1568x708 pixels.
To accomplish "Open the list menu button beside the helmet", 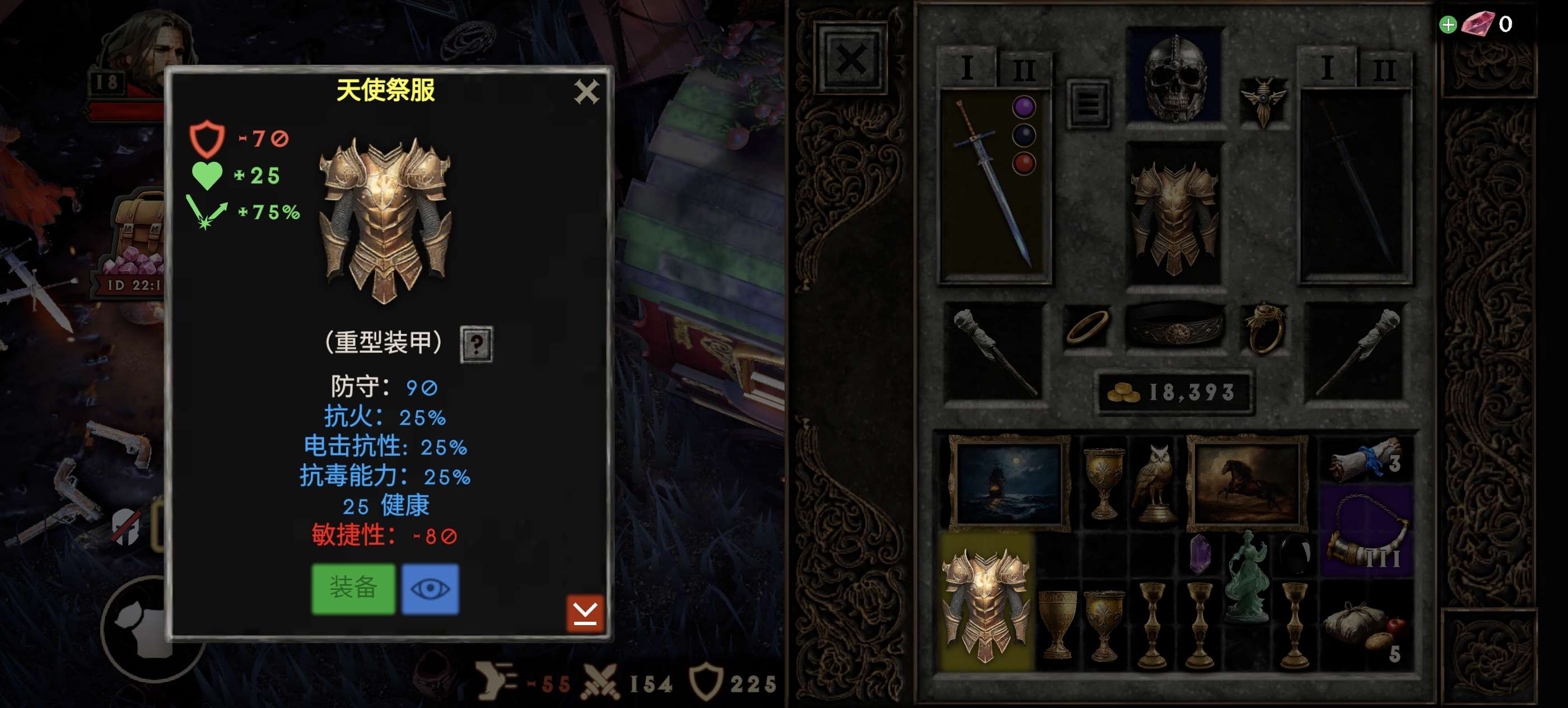I will pos(1089,104).
